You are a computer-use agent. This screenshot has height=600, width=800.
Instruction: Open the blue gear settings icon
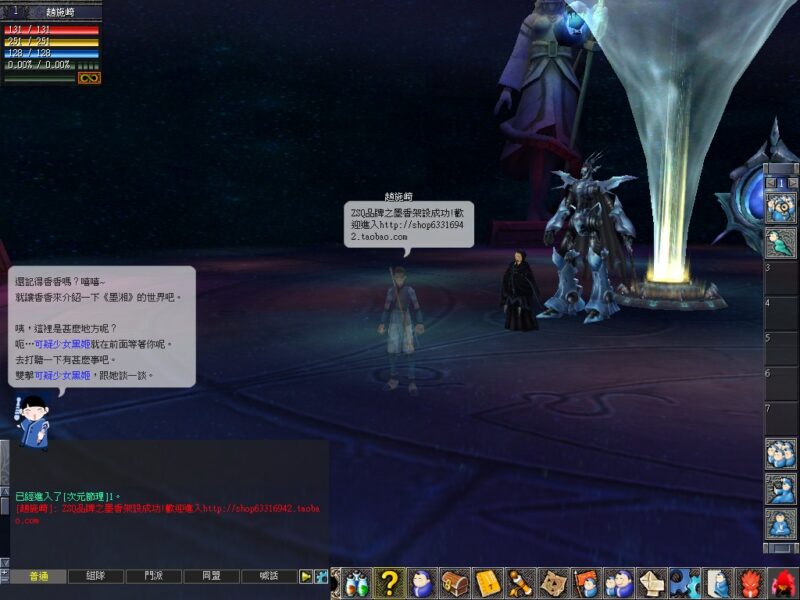(x=683, y=583)
